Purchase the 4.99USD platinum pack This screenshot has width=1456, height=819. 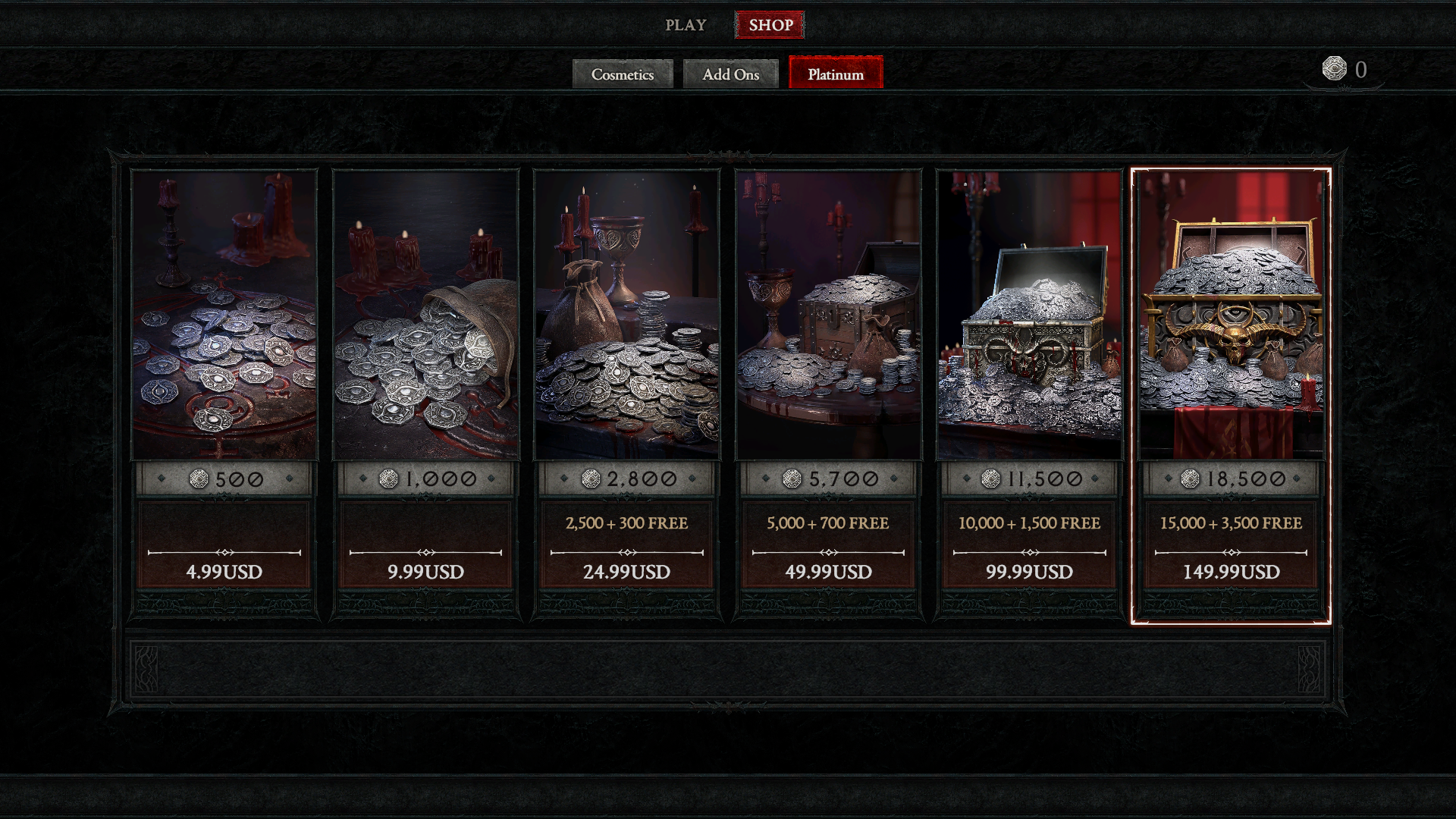point(224,573)
